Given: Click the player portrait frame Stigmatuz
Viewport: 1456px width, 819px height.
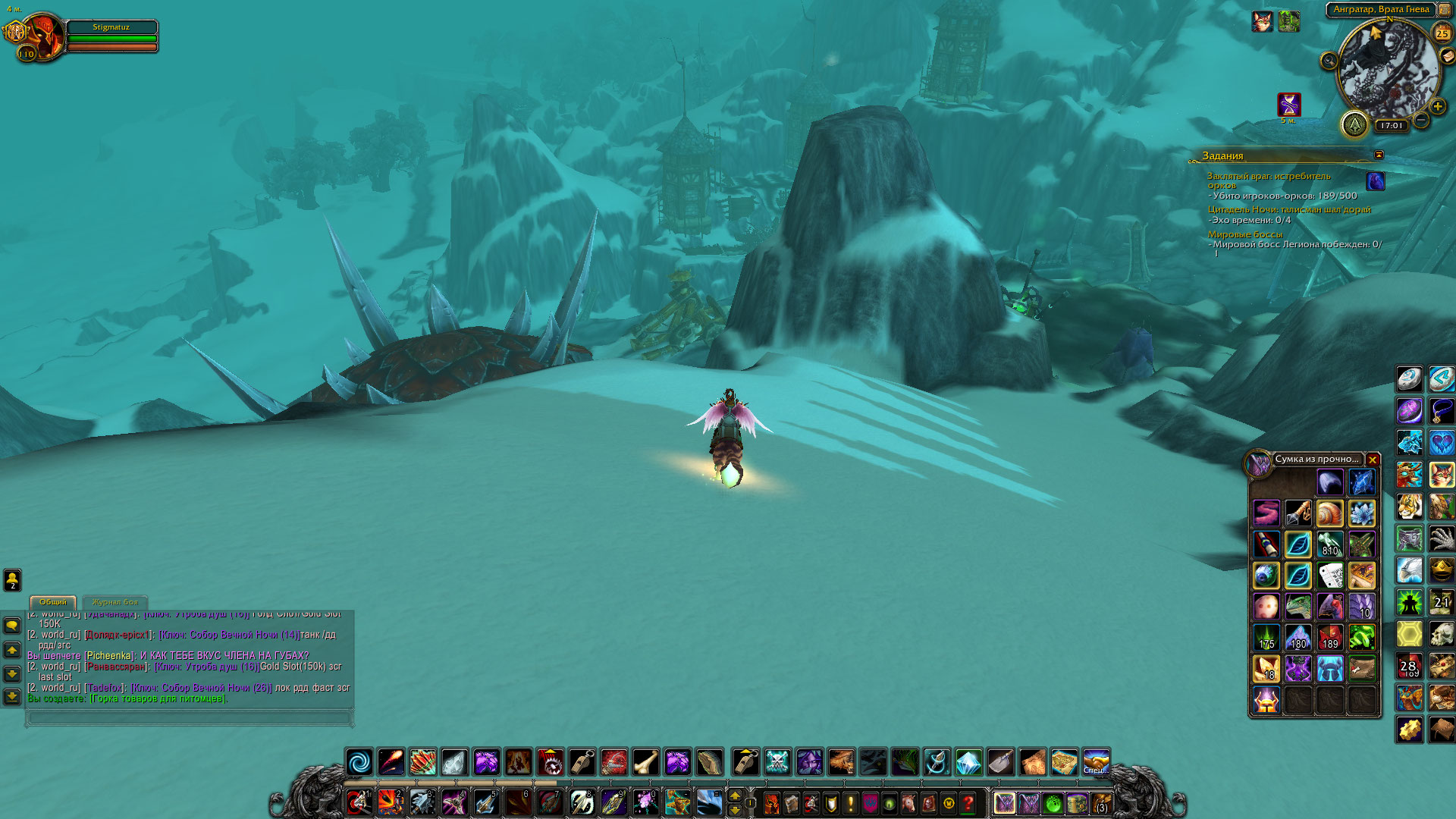Looking at the screenshot, I should (44, 36).
